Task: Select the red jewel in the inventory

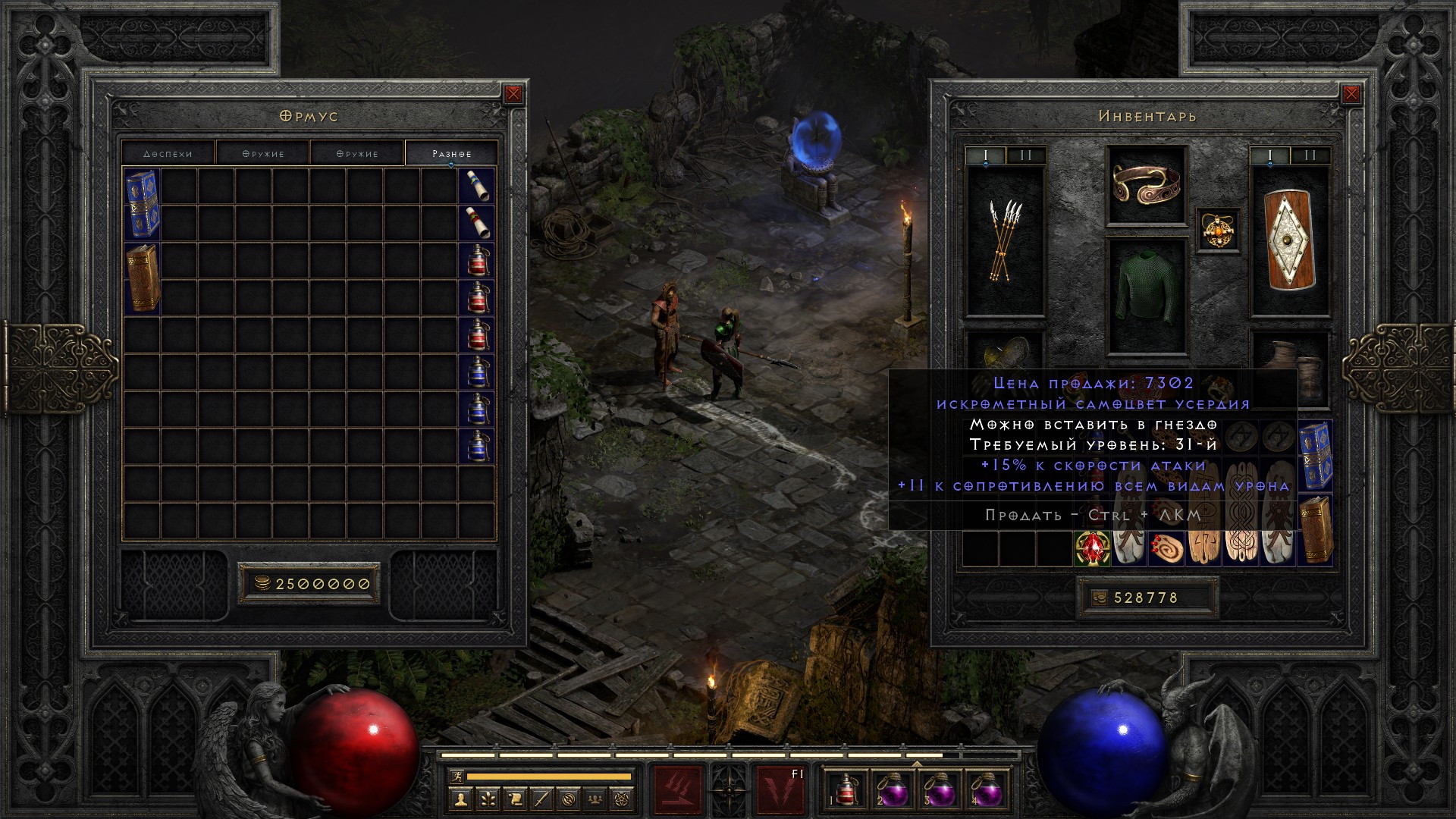Action: [x=1093, y=548]
